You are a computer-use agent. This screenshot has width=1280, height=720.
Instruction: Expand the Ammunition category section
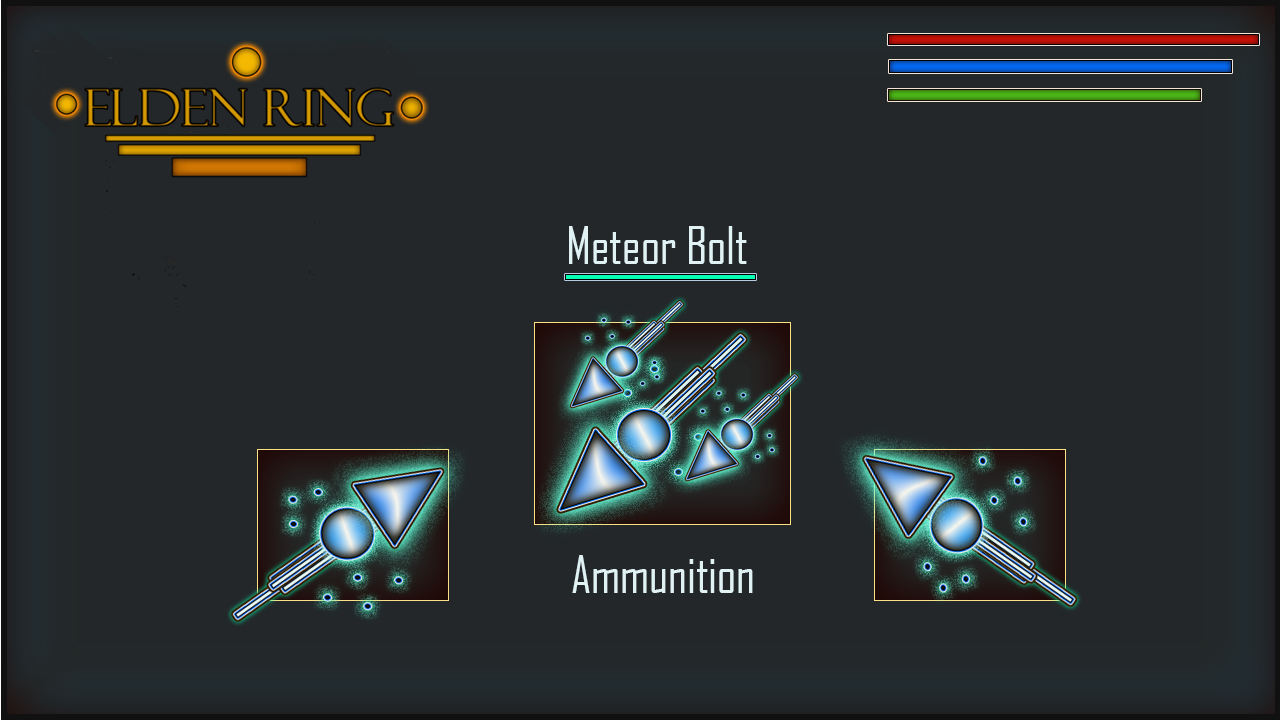(662, 577)
